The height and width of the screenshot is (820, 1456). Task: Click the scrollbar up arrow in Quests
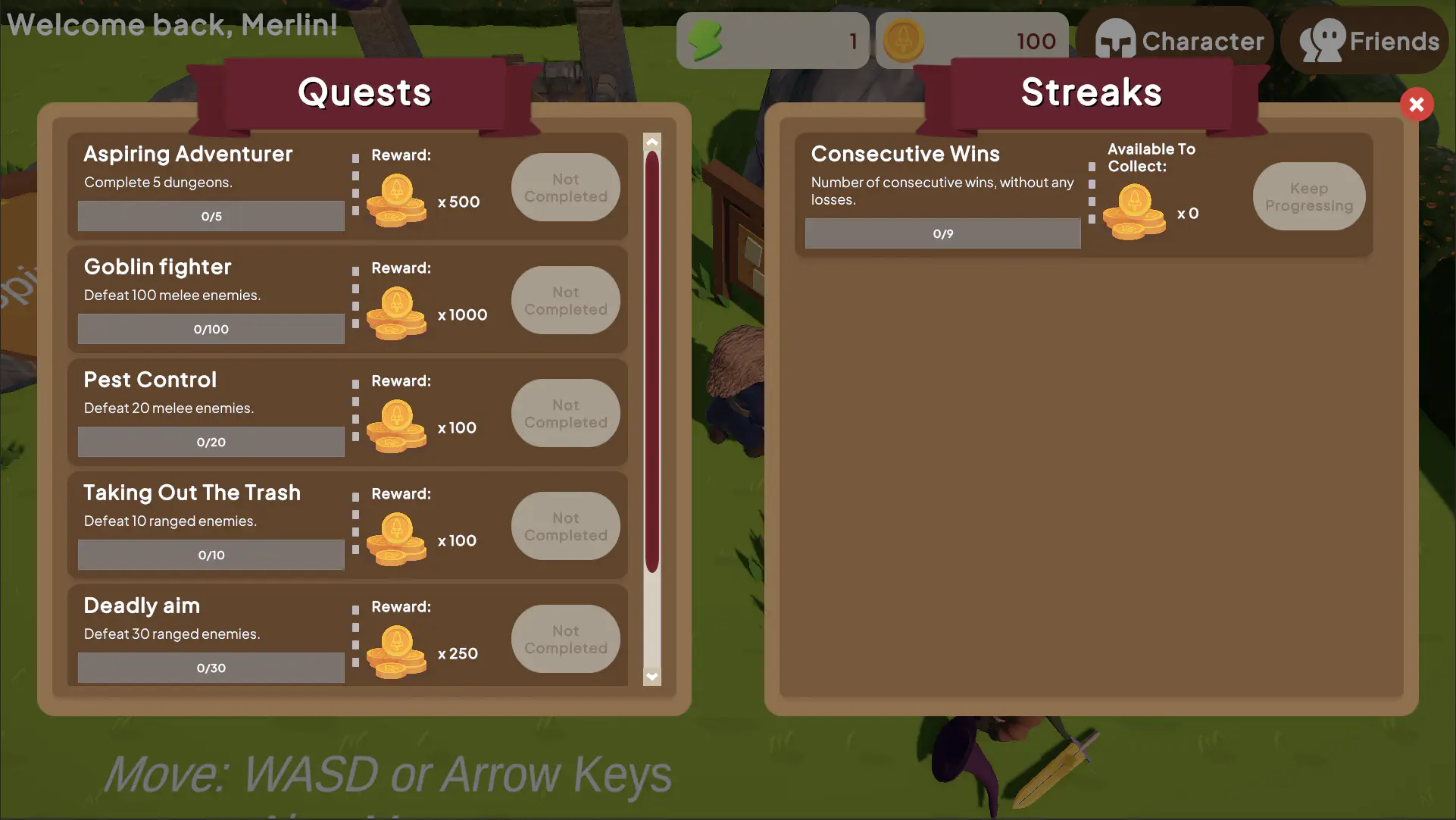pos(651,141)
